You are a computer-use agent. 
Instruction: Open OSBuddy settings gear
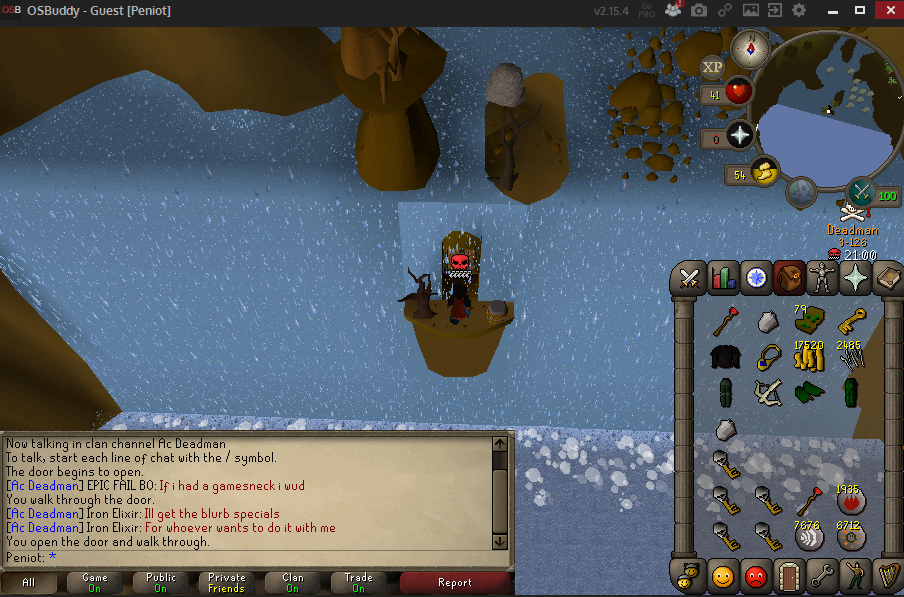[799, 10]
